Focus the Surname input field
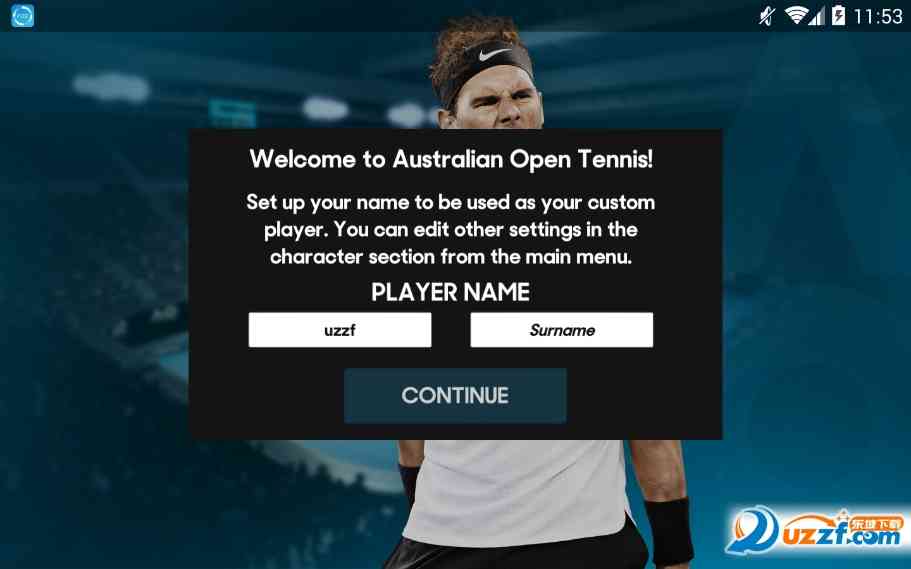This screenshot has height=569, width=911. [561, 330]
